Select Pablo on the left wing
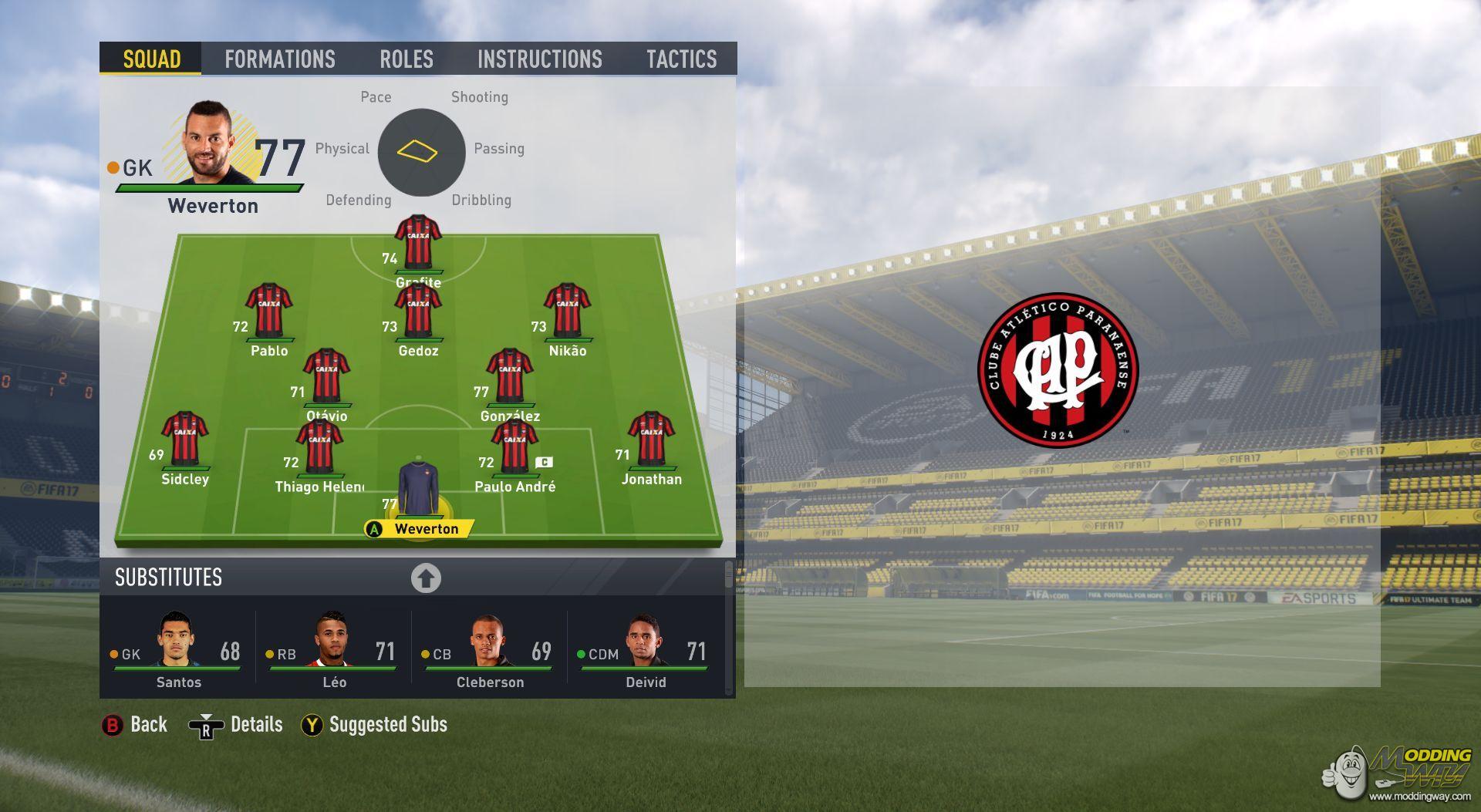The height and width of the screenshot is (812, 1481). click(269, 310)
